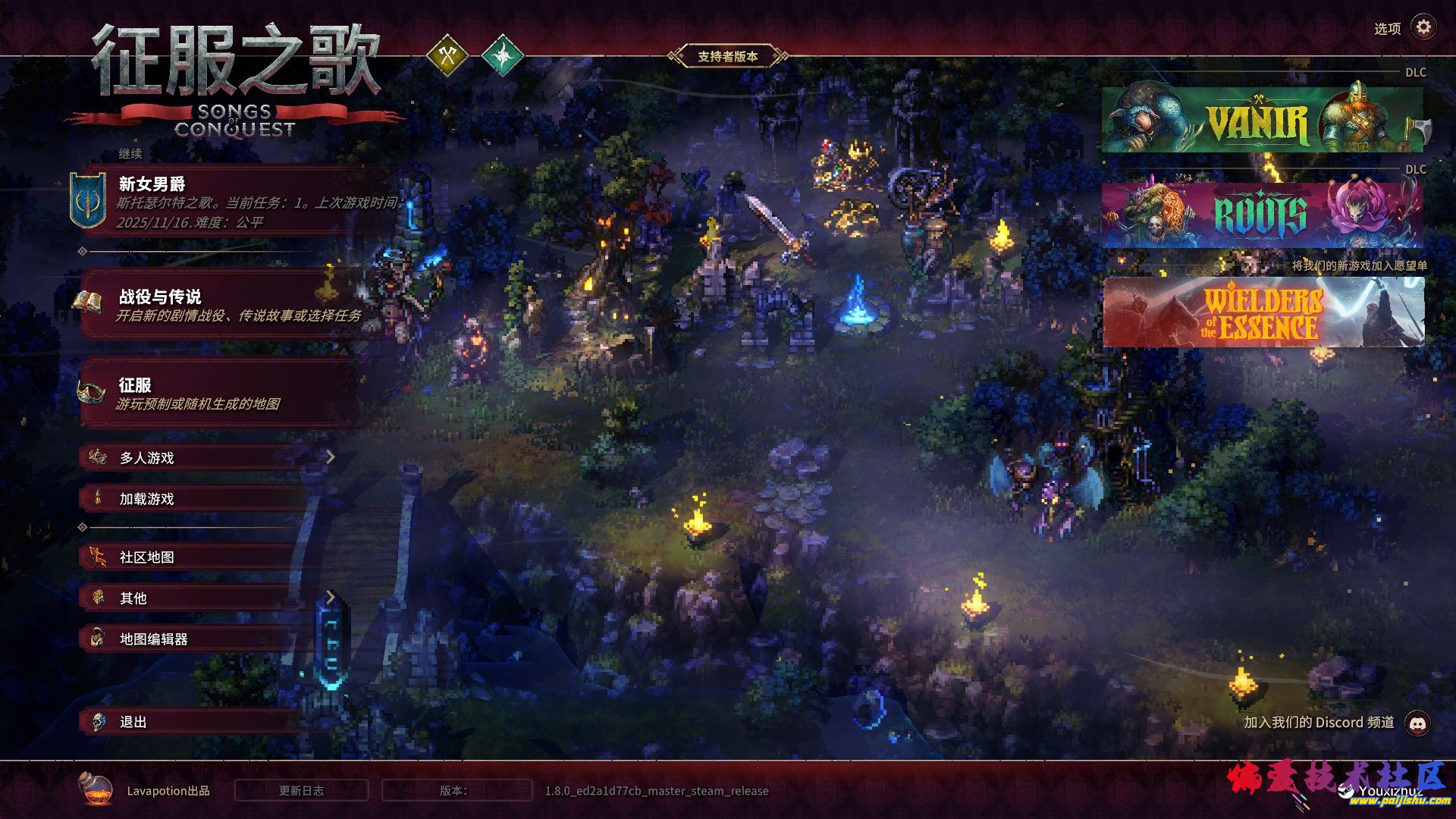Screen dimensions: 1456x819
Task: Open options with the gear icon
Action: tap(1423, 27)
